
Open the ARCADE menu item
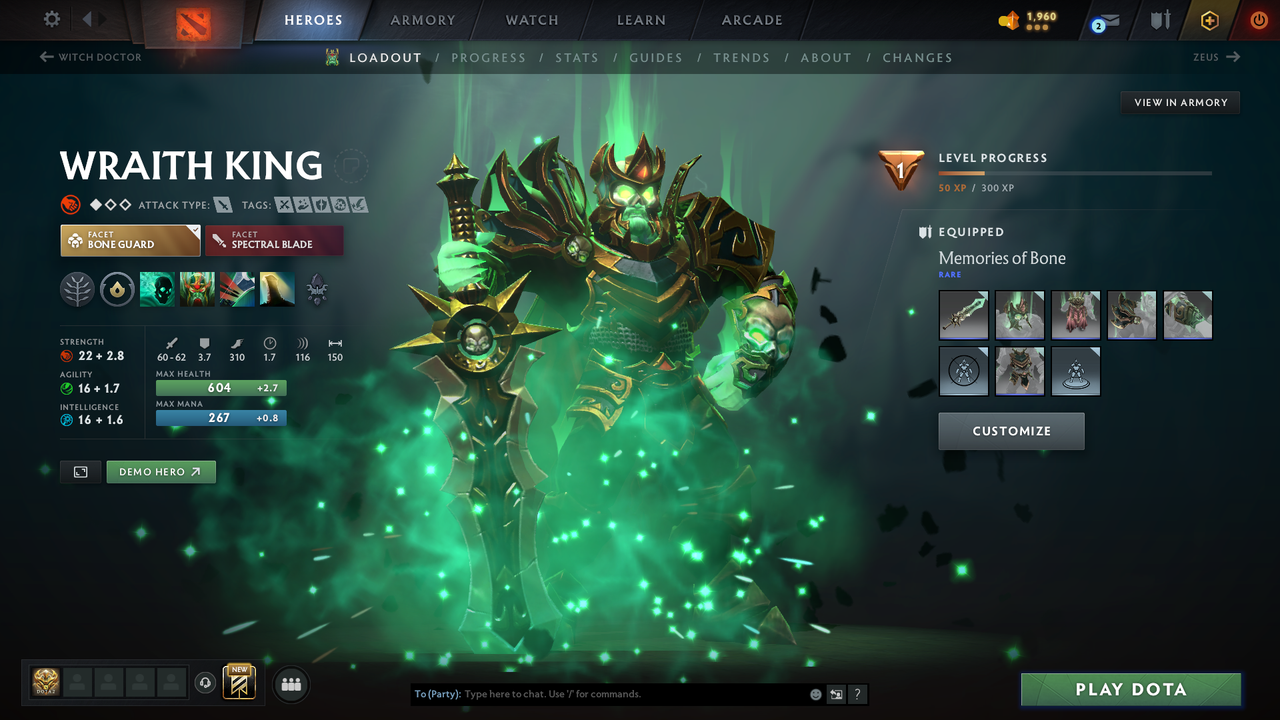point(751,19)
